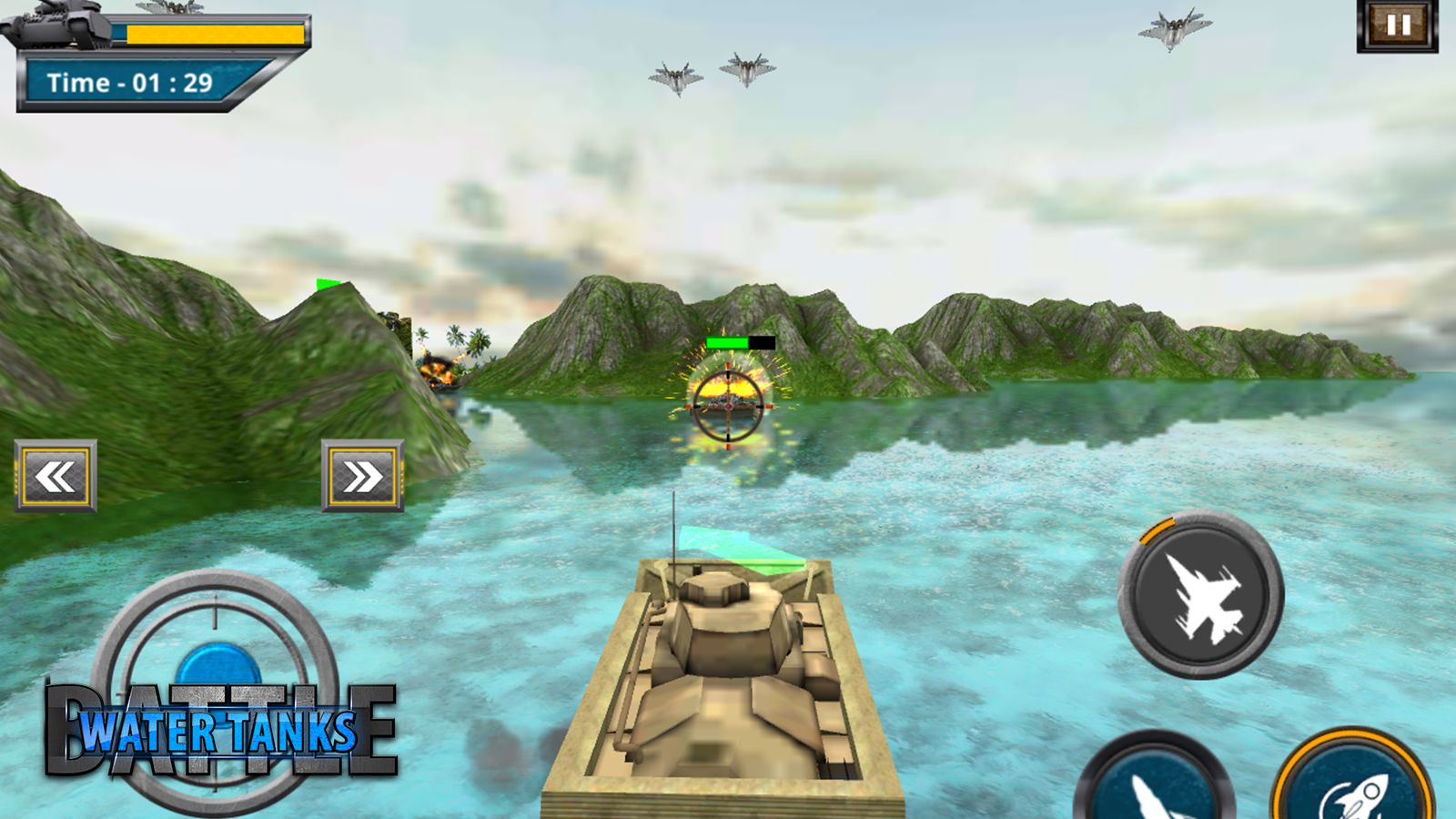Pause the game with the pause button
Screen dimensions: 1456x819
coord(1398,25)
